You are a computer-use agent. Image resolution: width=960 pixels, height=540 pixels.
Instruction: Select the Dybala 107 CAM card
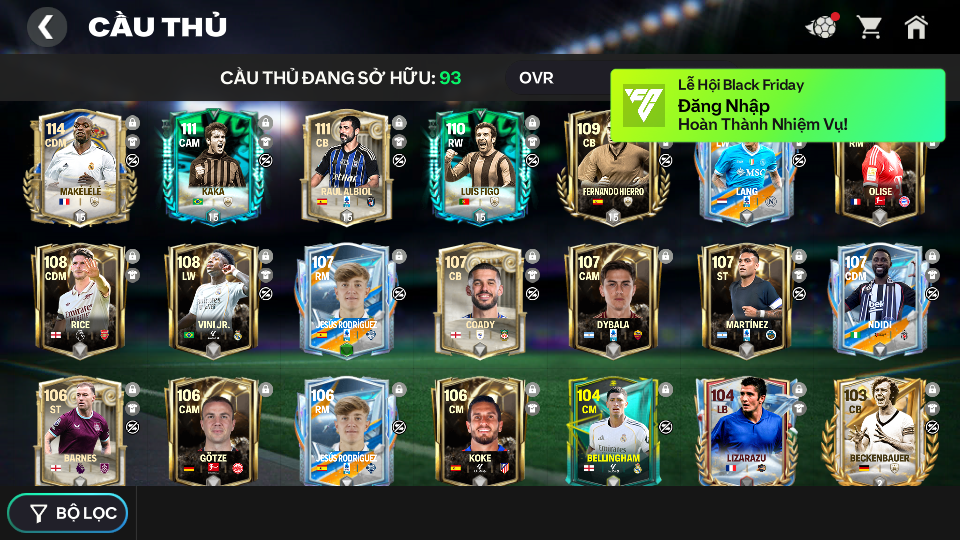click(612, 300)
